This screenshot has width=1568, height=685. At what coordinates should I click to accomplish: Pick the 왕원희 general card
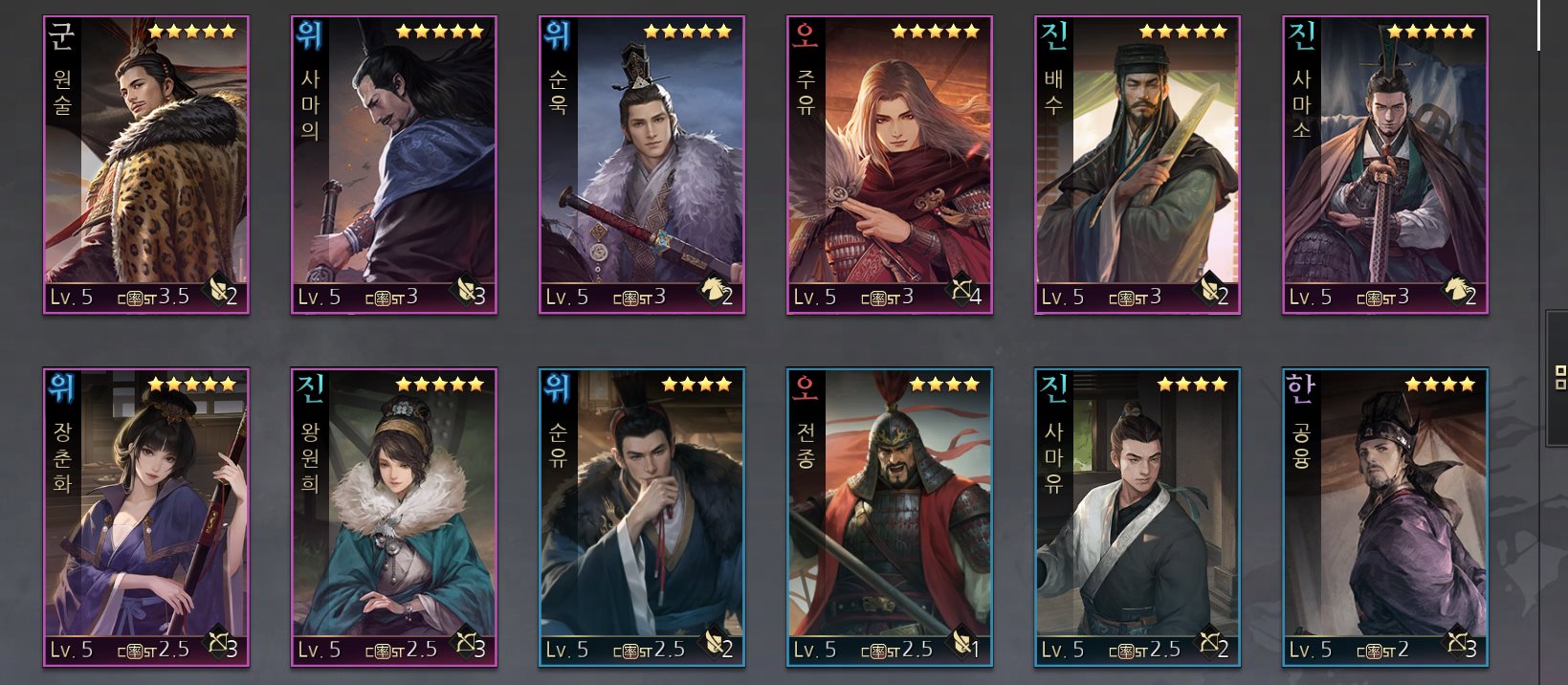(x=393, y=517)
